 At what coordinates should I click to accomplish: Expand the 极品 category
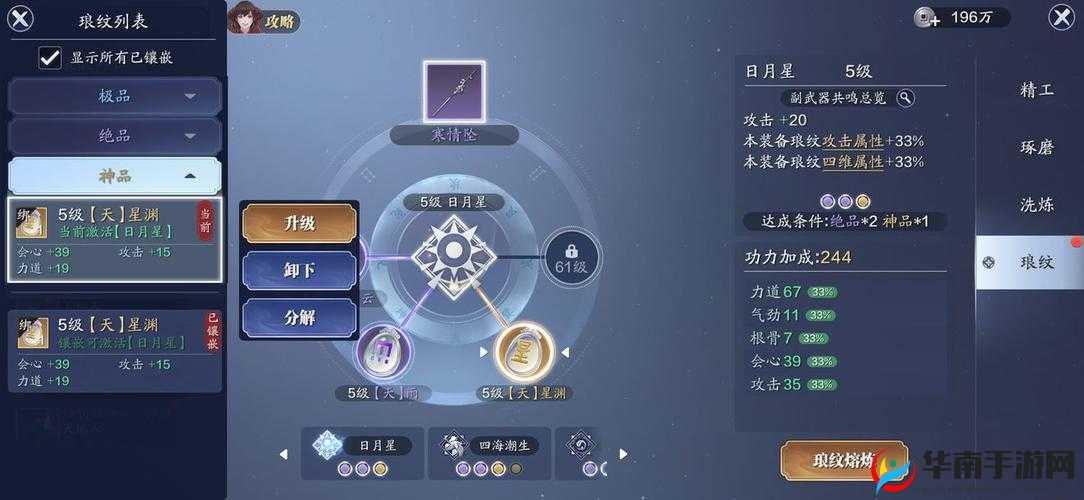pos(115,96)
